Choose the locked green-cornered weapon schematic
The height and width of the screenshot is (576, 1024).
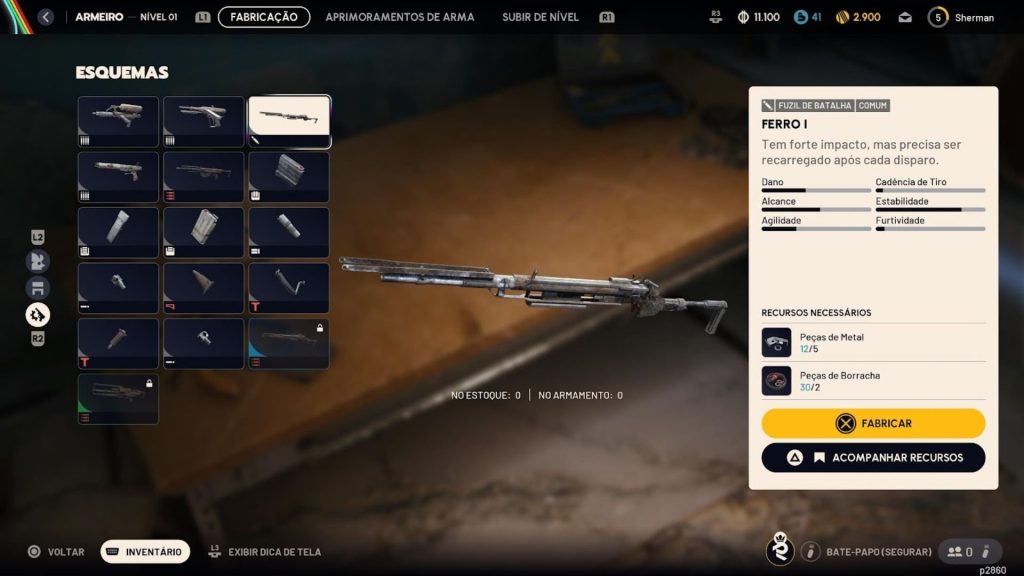(x=118, y=398)
